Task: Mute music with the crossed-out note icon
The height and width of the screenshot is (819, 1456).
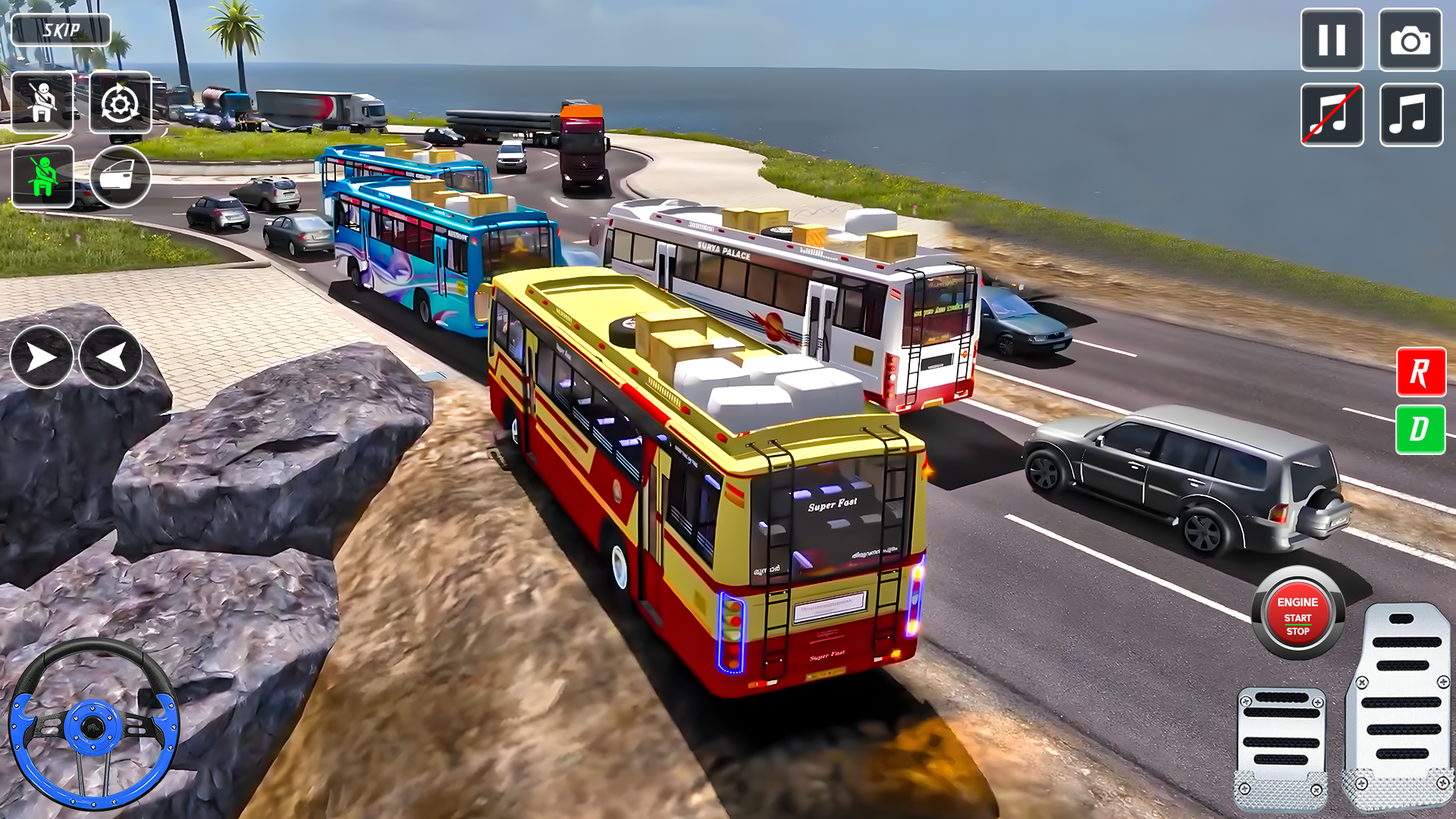Action: point(1332,115)
